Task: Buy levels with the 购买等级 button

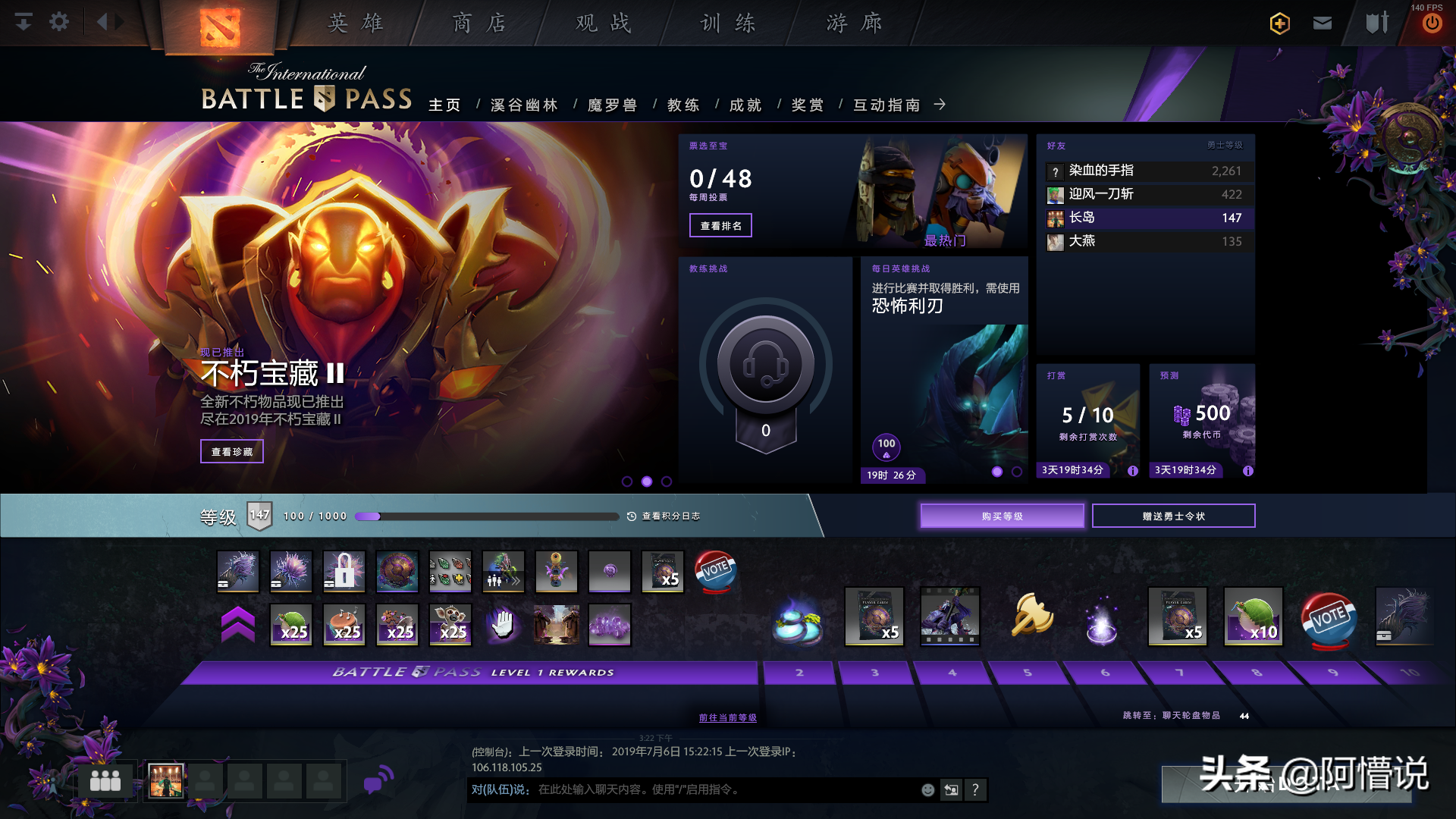Action: click(1002, 516)
